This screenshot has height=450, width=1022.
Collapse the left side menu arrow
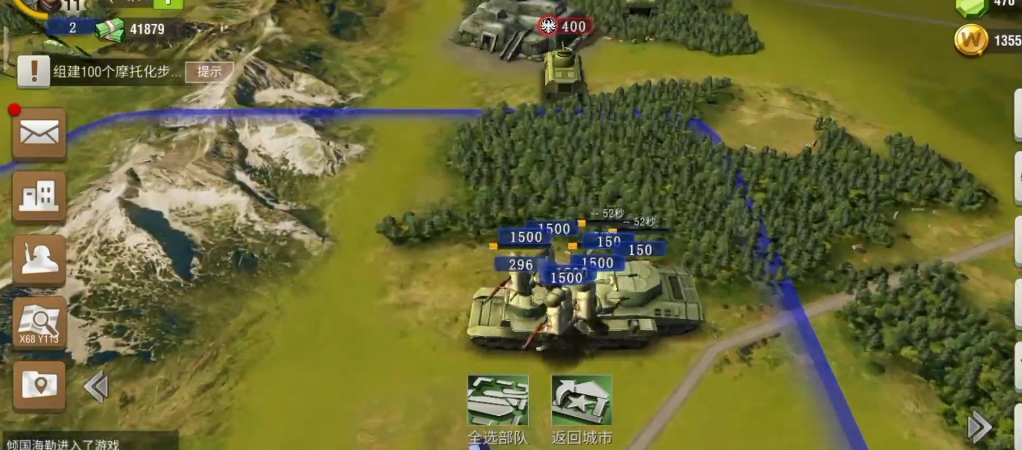coord(96,386)
